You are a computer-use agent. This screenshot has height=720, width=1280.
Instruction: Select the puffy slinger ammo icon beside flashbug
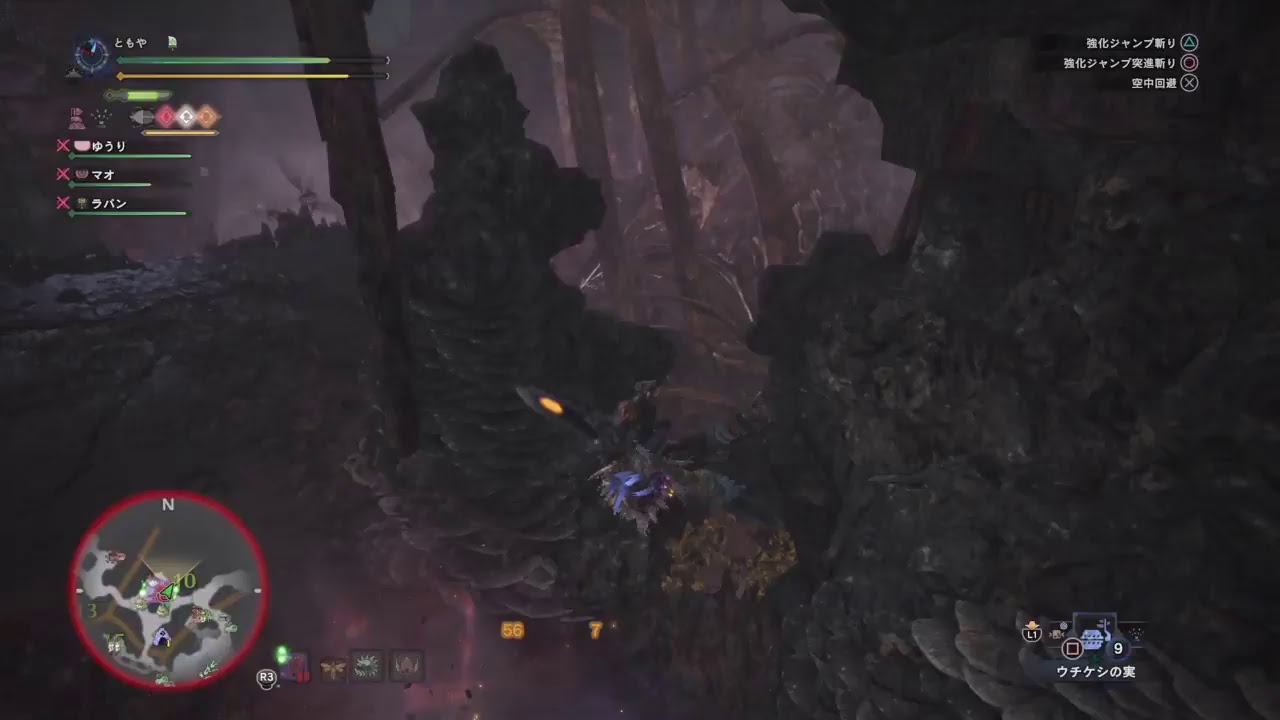[369, 665]
